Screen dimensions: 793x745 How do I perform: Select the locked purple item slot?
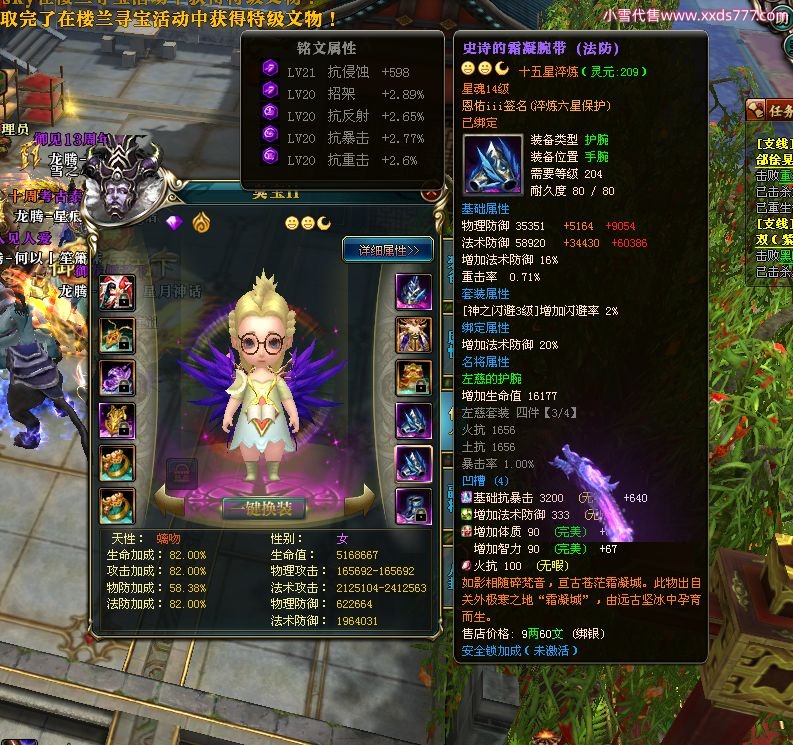117,378
